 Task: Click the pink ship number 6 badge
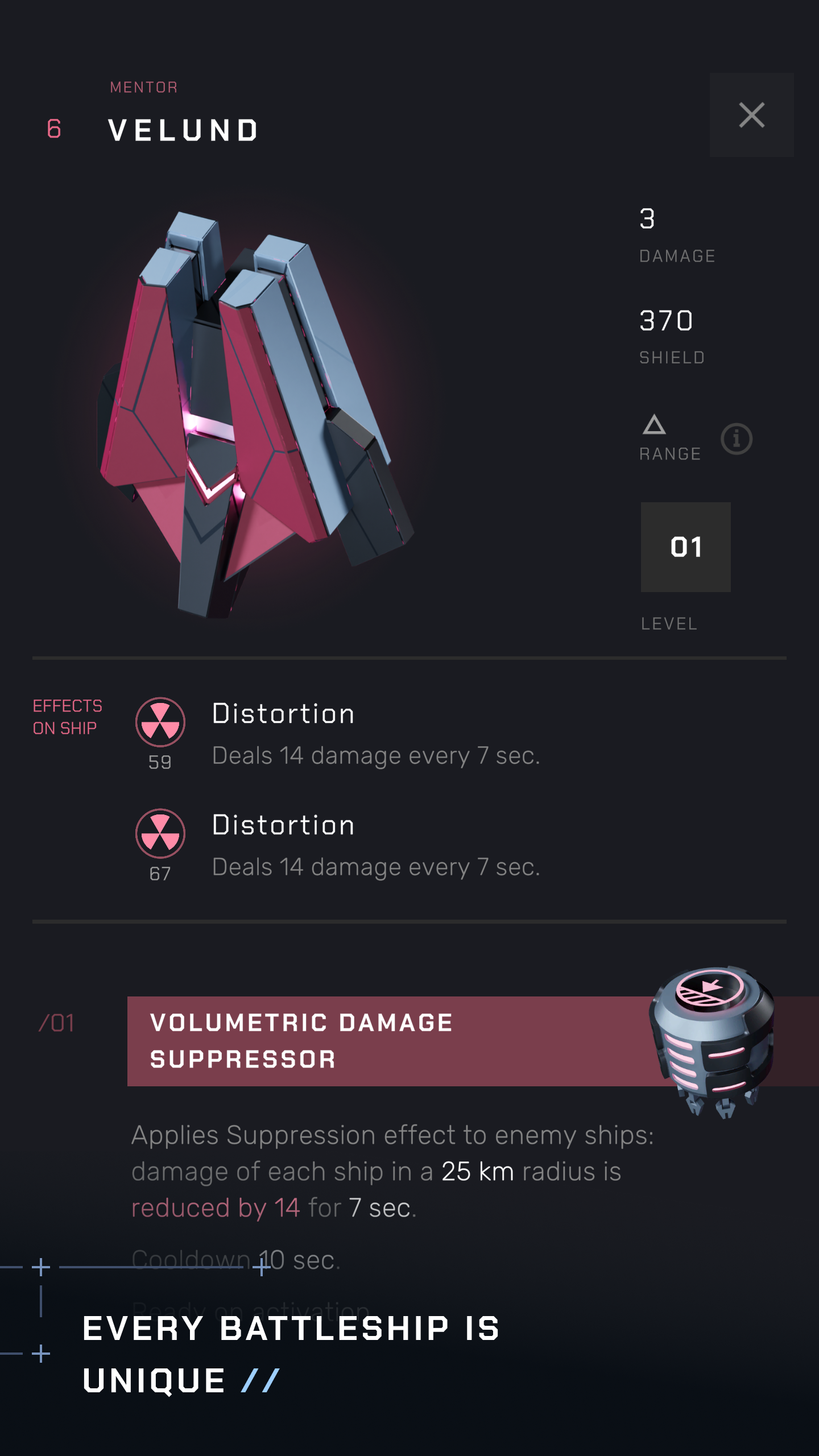[x=53, y=128]
